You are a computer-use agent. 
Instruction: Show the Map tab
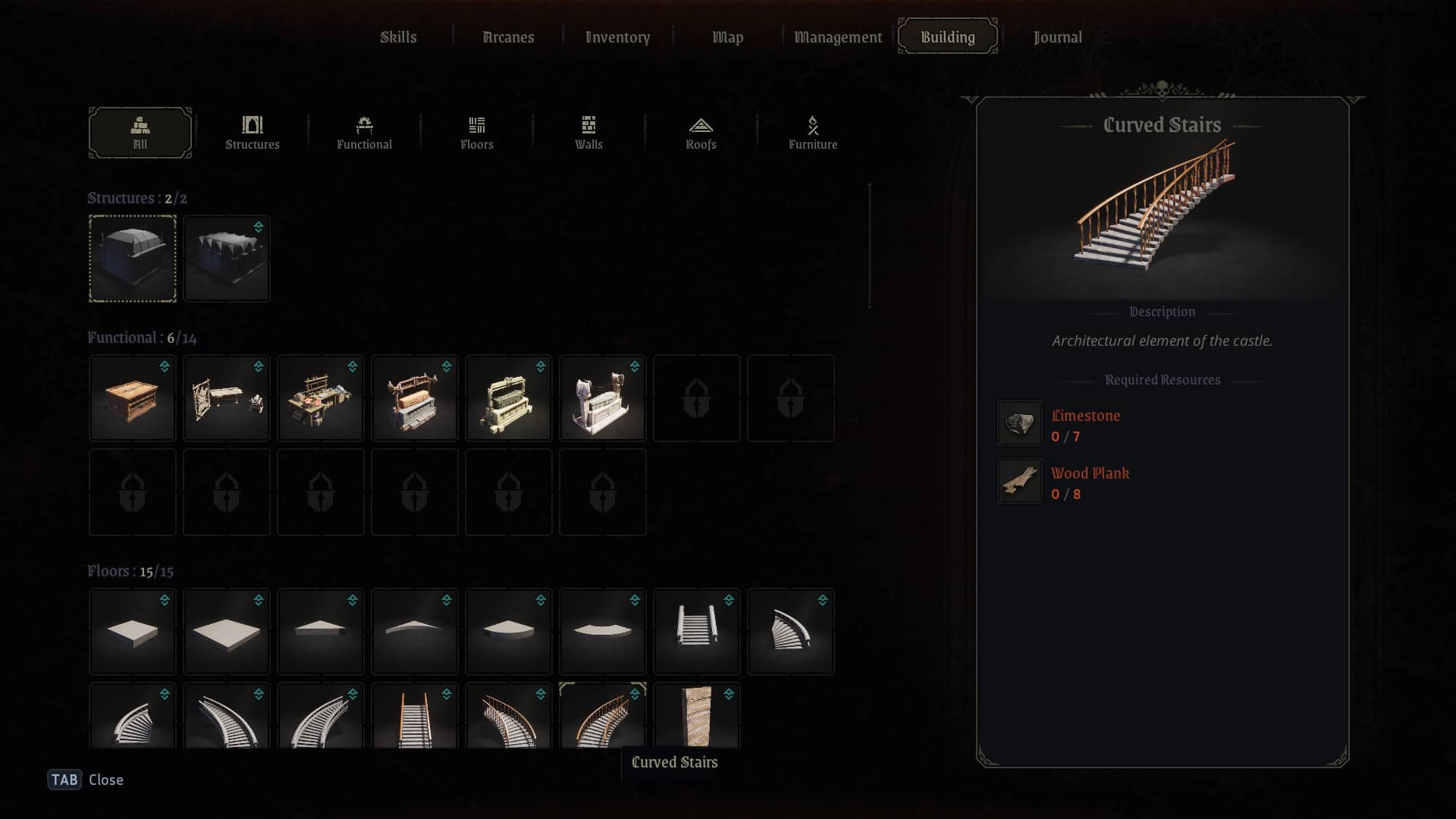[727, 37]
